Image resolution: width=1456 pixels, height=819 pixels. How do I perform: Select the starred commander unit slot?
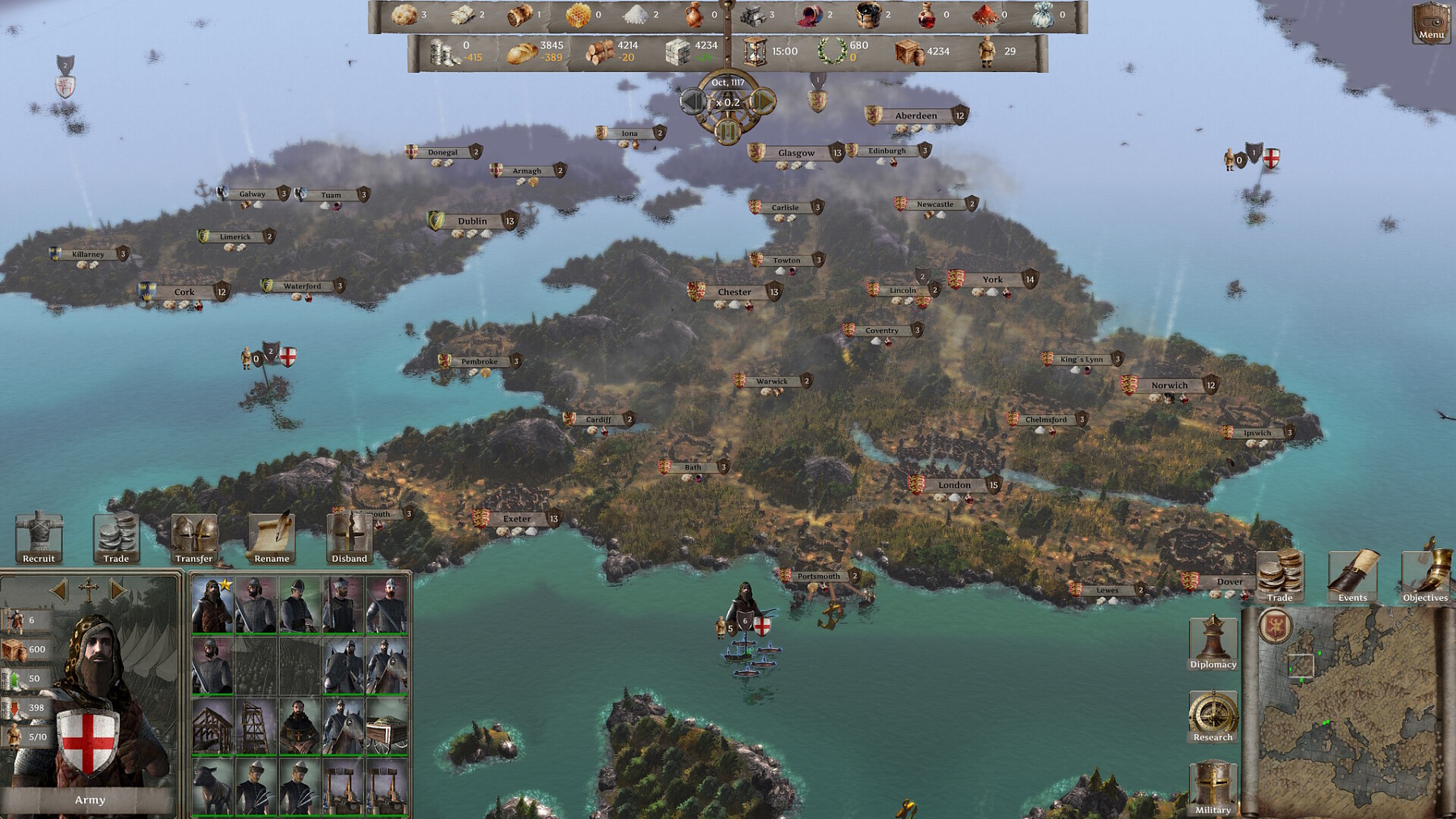click(212, 605)
